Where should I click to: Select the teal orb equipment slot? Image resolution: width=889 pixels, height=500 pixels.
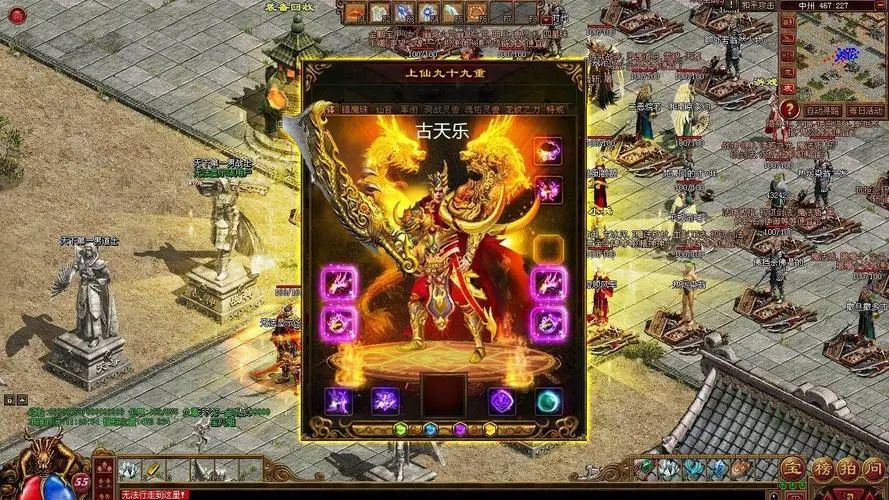[548, 401]
